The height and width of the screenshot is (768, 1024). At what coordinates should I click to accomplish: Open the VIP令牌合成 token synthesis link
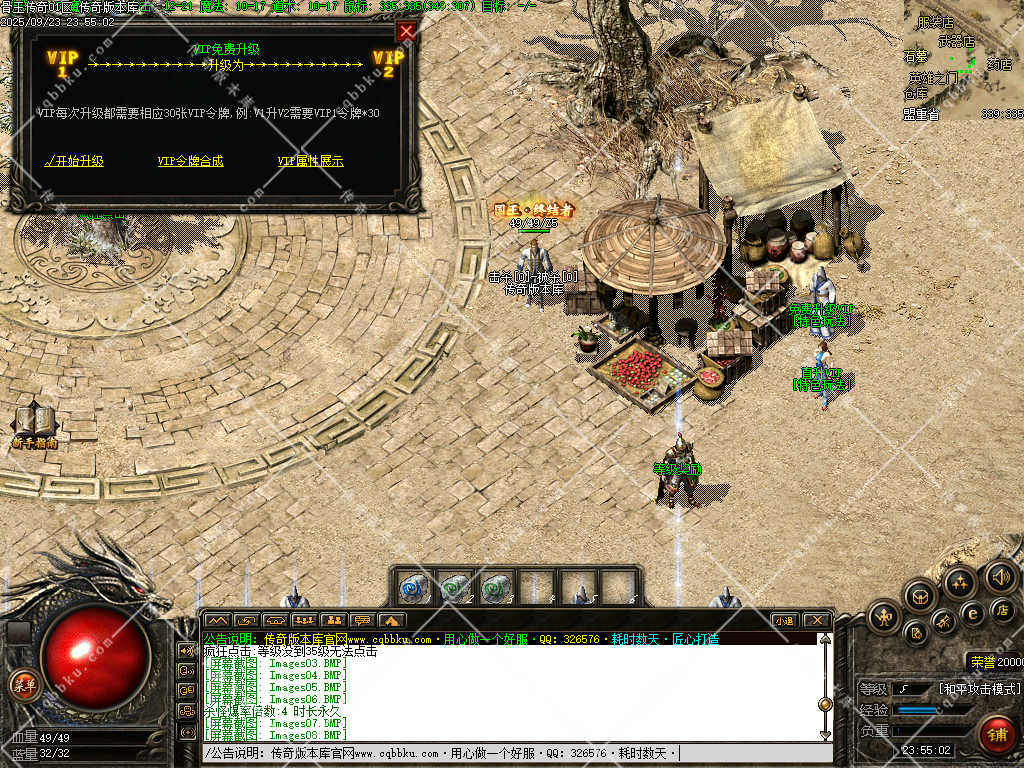pyautogui.click(x=191, y=161)
